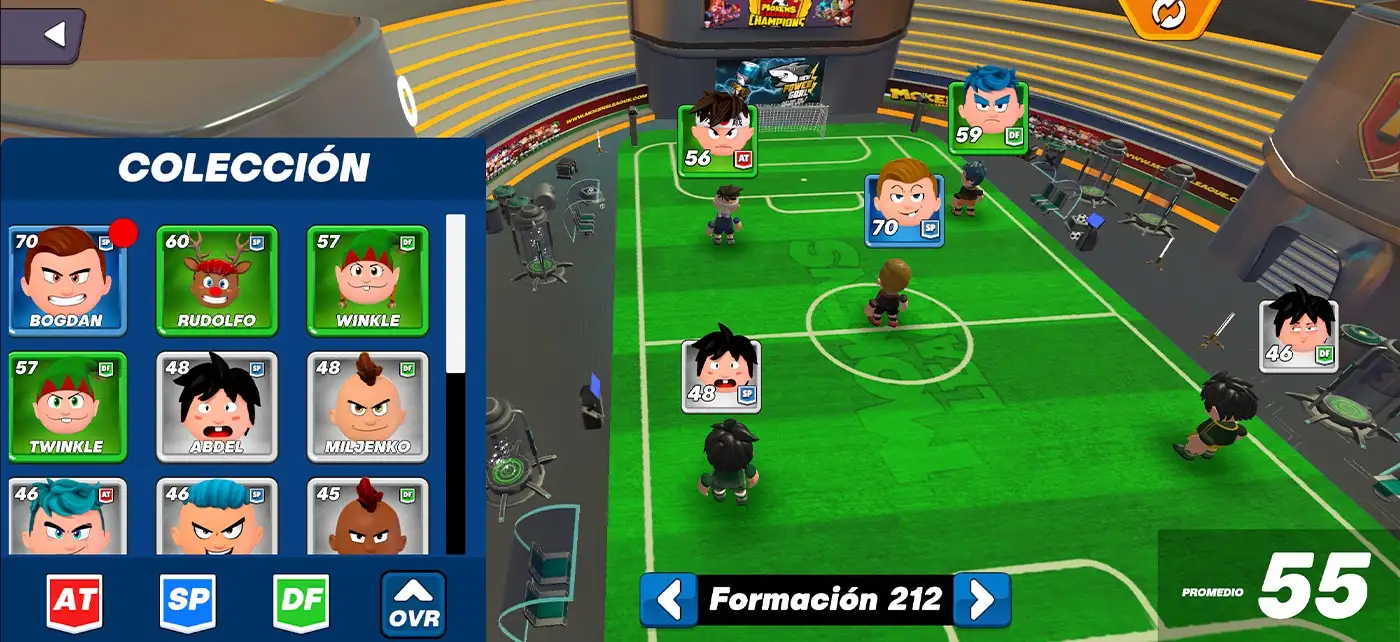Screen dimensions: 1400x642
Task: Choose the Abdel player card
Action: pos(217,406)
